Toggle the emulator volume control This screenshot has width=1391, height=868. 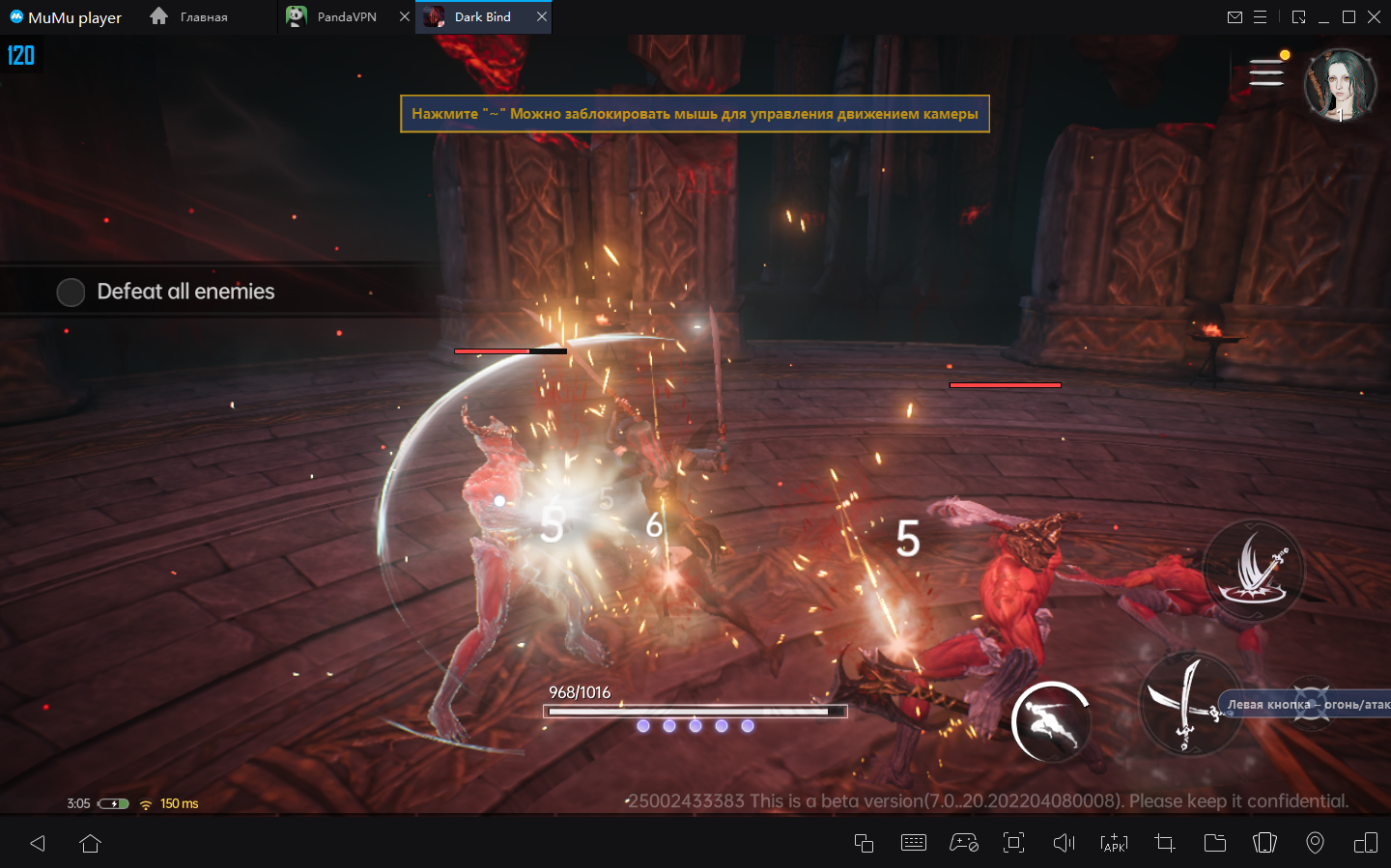coord(1064,843)
